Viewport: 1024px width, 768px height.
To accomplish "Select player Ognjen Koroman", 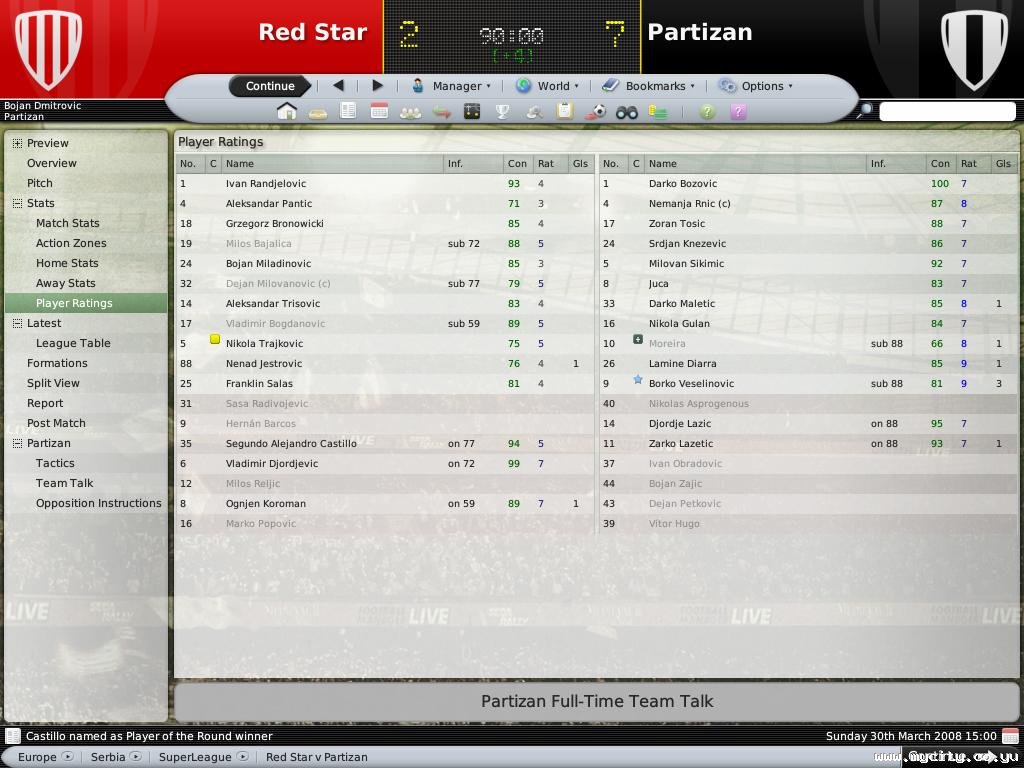I will click(x=265, y=503).
